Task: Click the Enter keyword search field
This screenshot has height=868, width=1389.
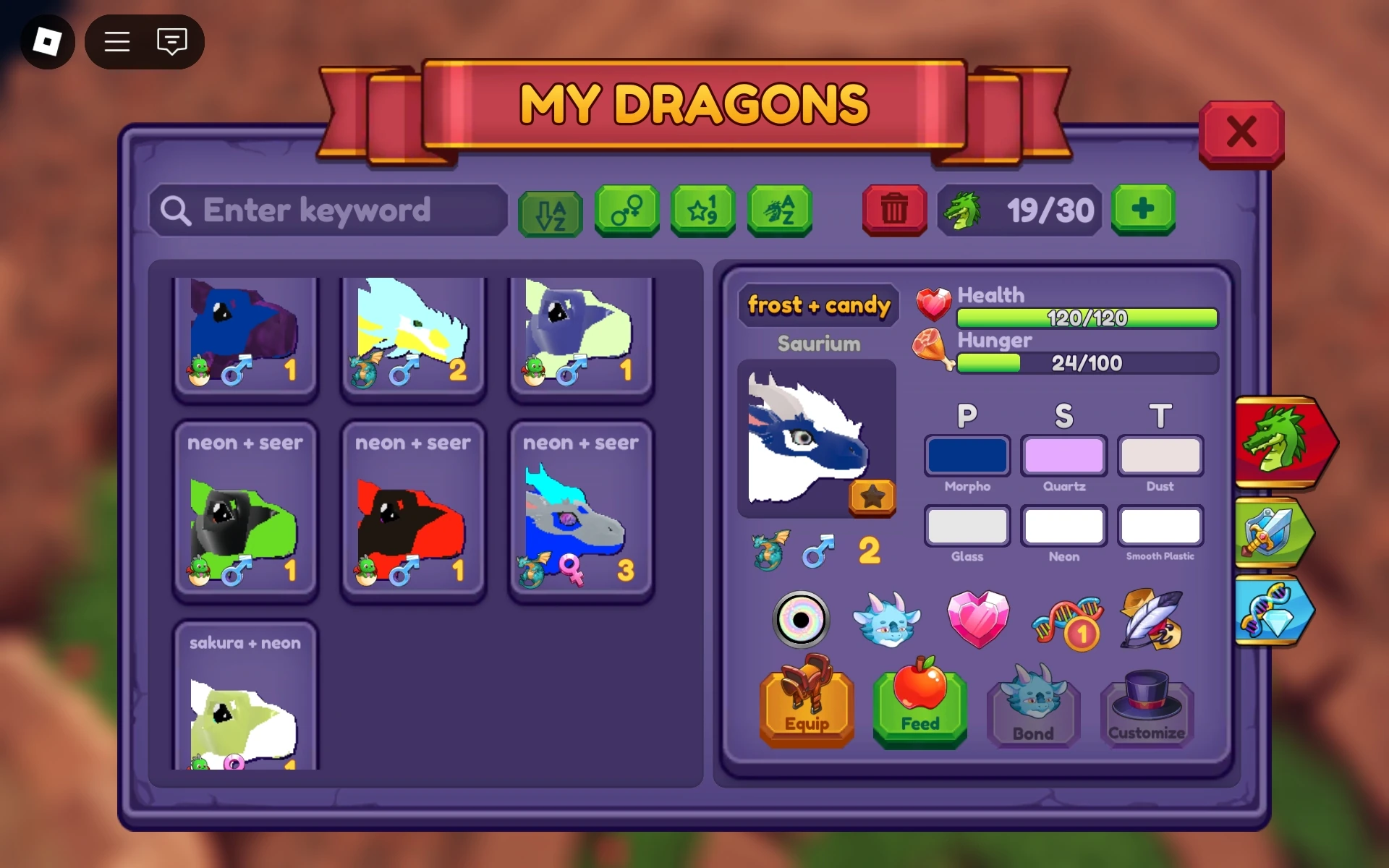Action: [328, 210]
